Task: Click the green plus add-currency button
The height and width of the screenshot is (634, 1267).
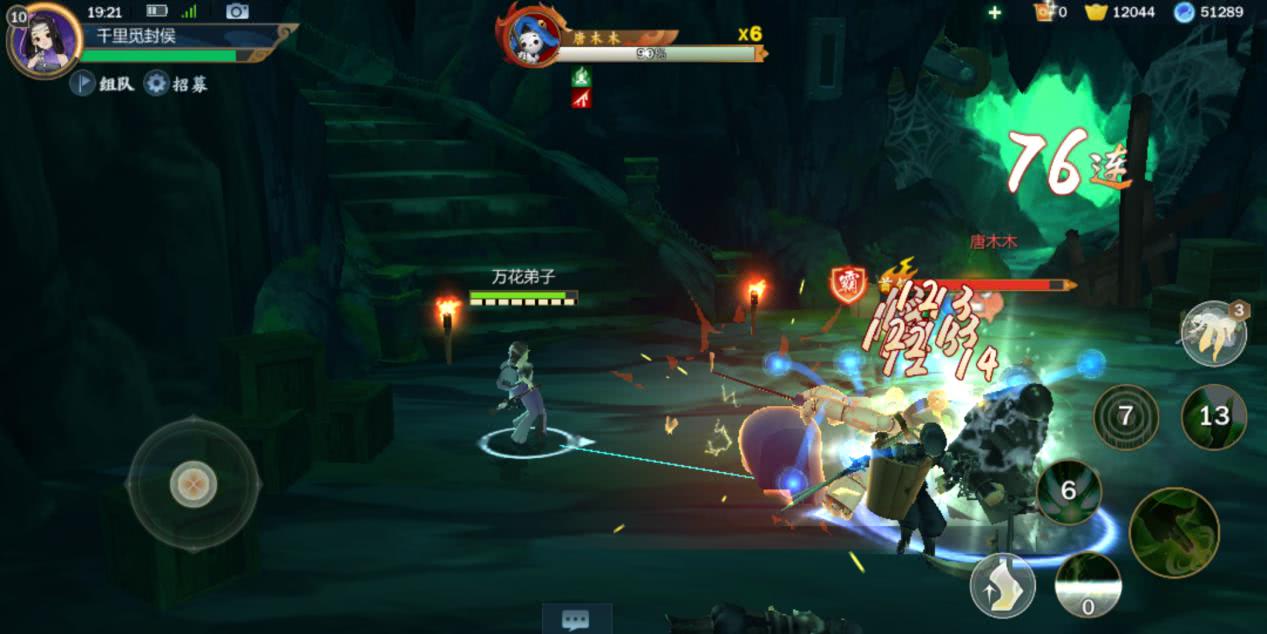Action: tap(994, 12)
